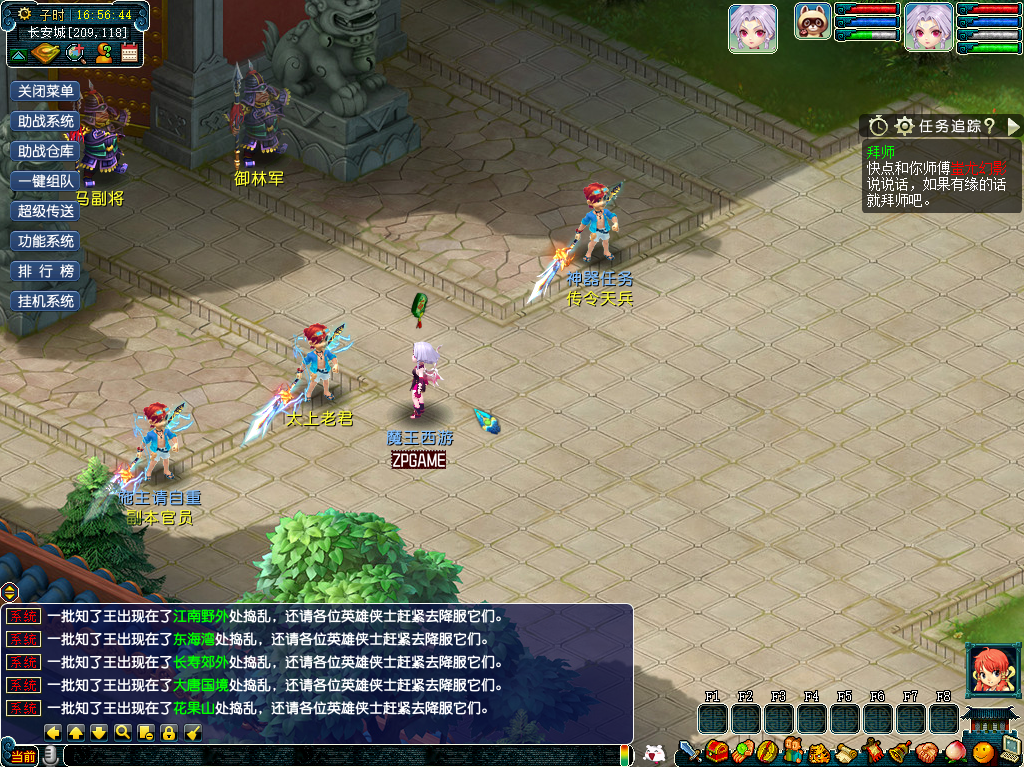Open the 功能系统 function menu
The width and height of the screenshot is (1024, 767).
tap(46, 241)
